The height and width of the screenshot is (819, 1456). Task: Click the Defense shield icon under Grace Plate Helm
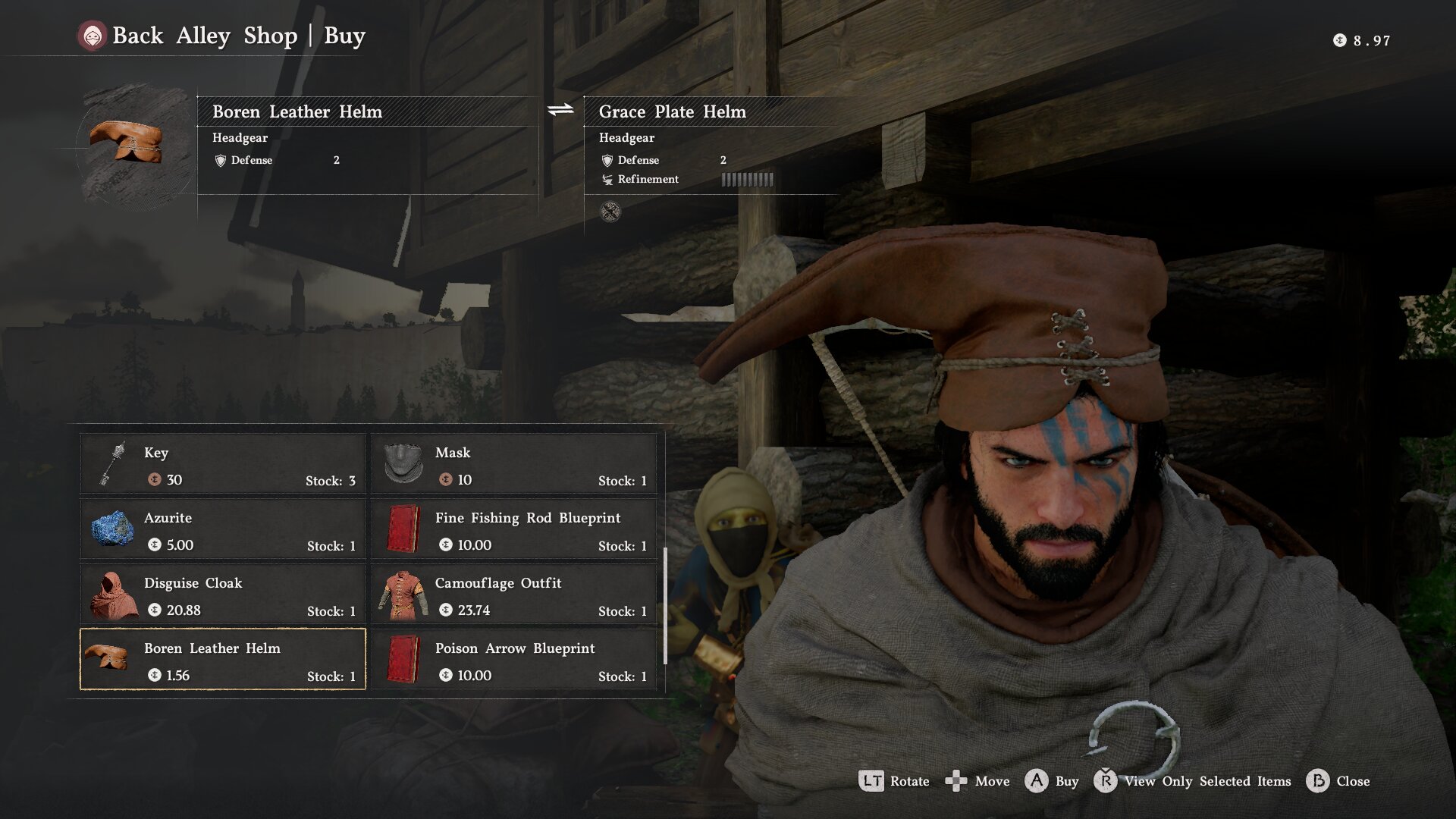606,160
